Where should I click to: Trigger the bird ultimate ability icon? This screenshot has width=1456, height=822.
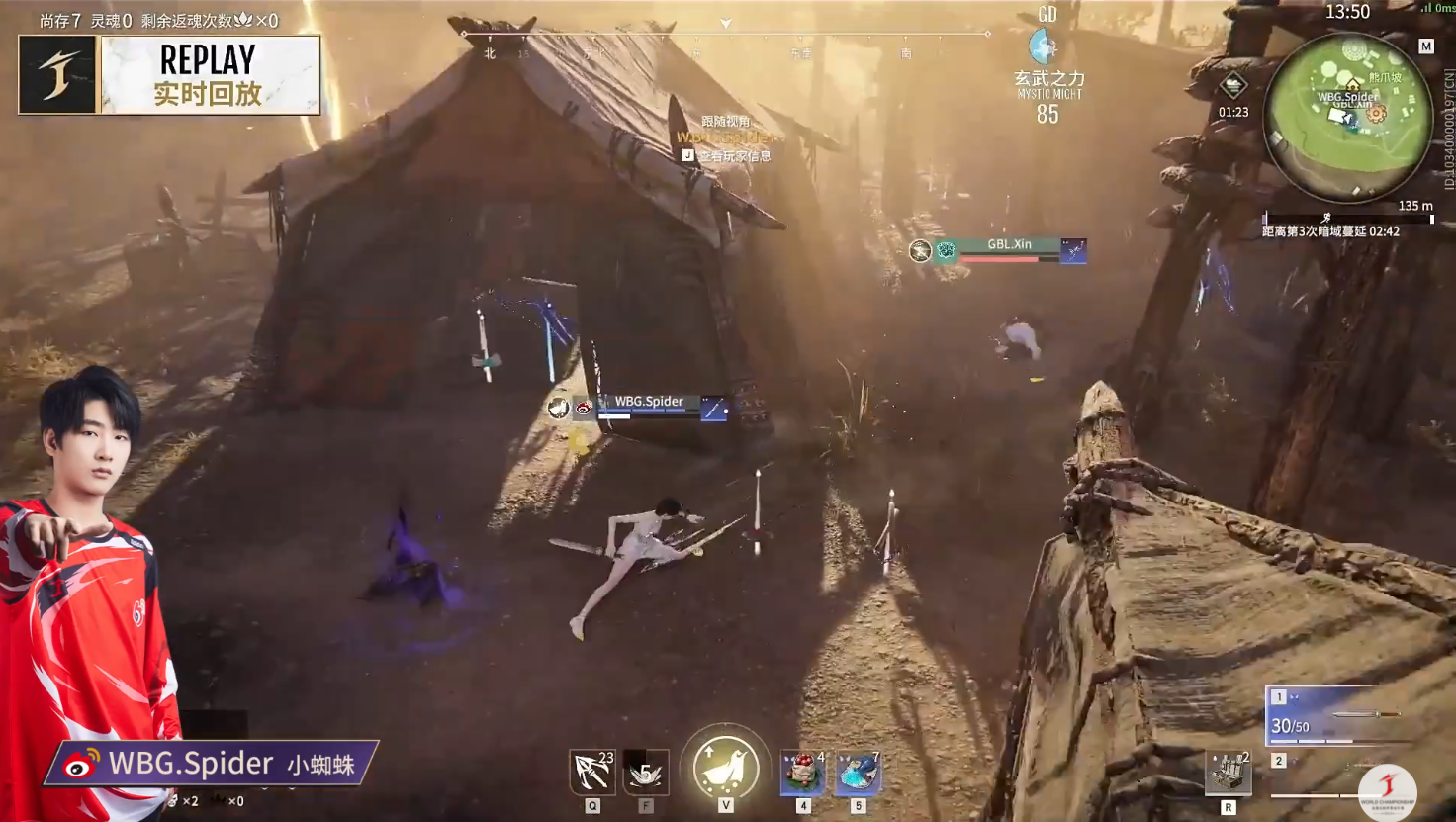tap(725, 767)
